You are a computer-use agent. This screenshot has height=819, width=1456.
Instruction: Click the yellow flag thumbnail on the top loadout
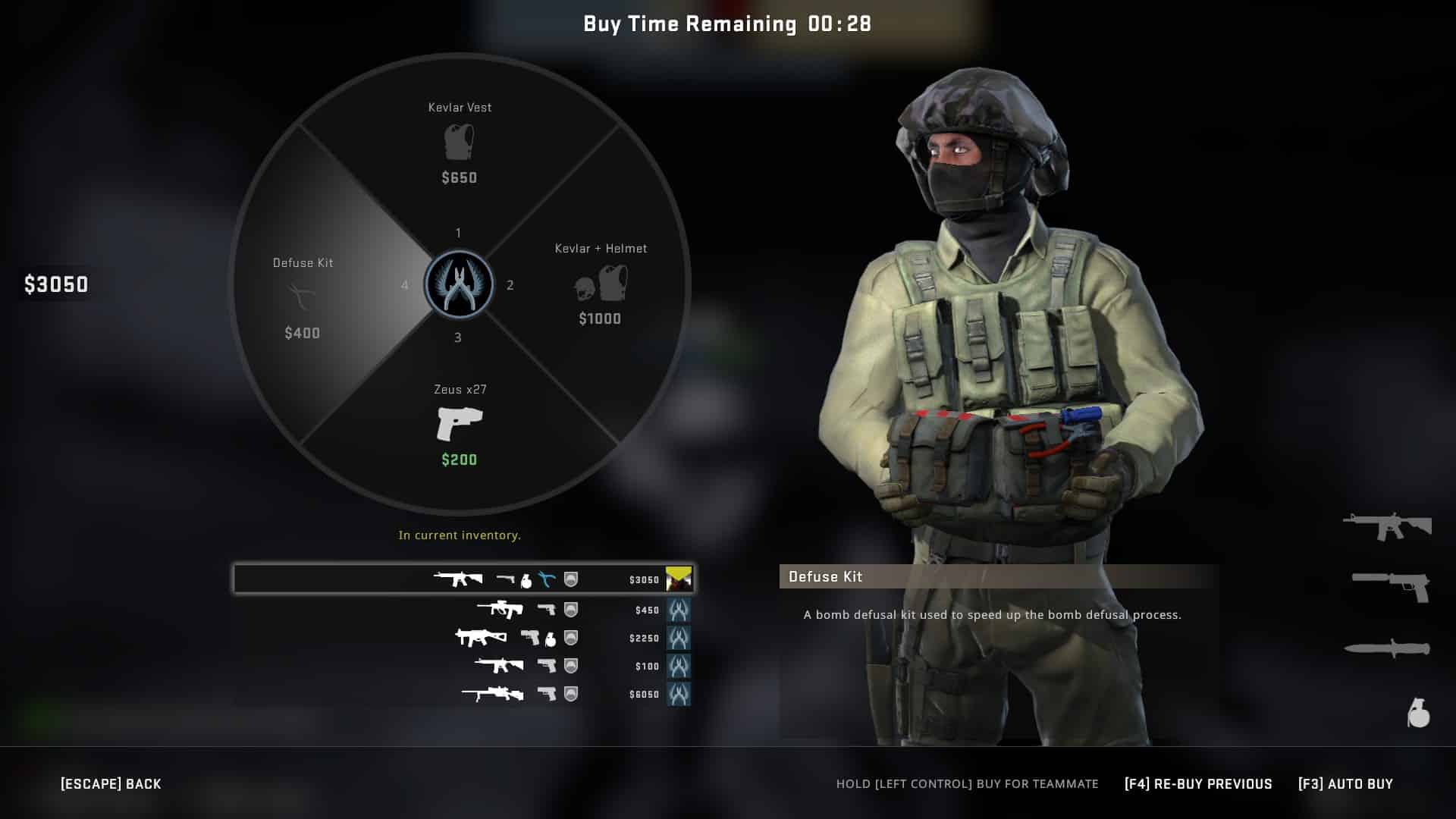(677, 579)
